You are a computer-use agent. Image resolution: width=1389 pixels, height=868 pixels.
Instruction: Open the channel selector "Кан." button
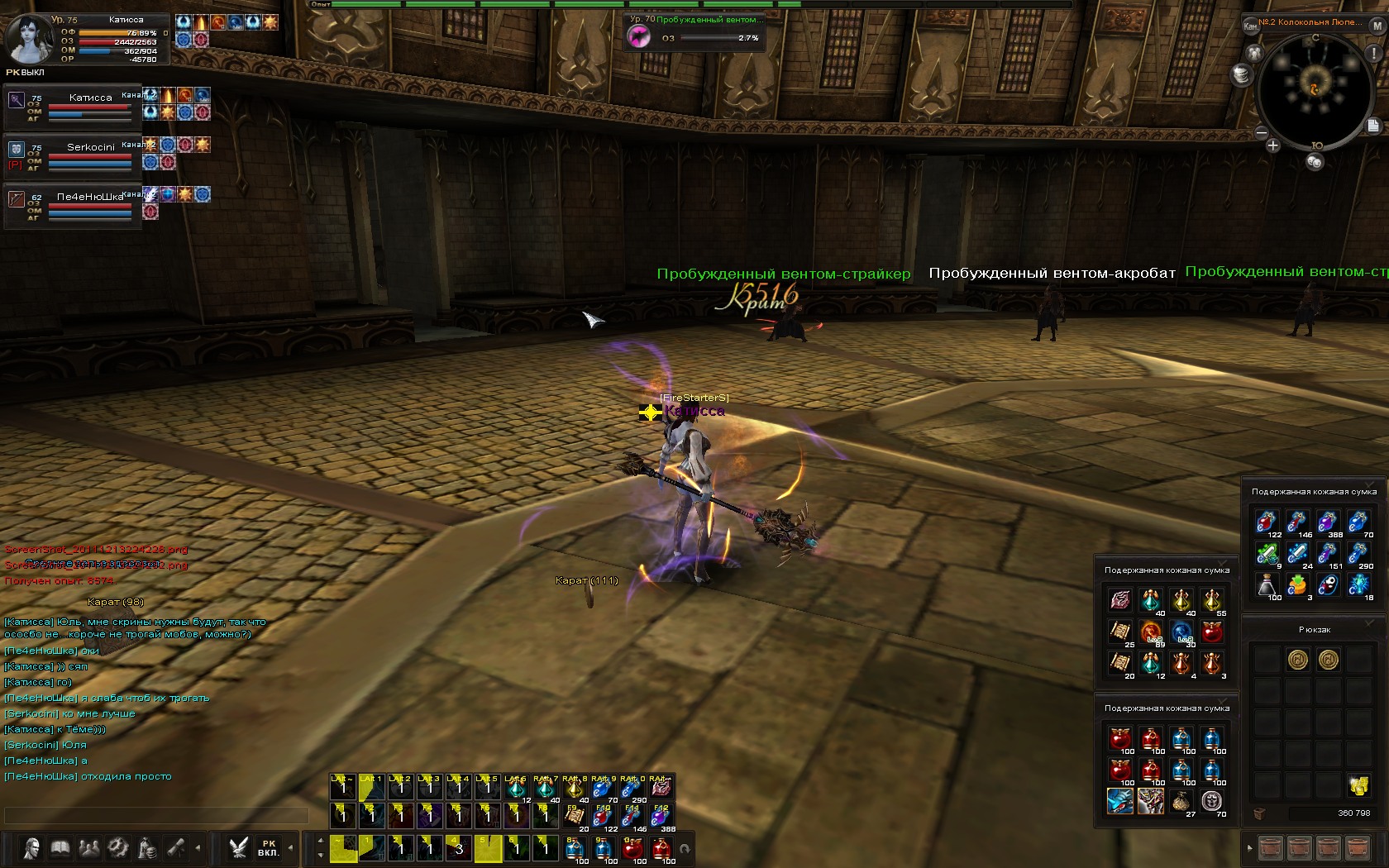pyautogui.click(x=1250, y=26)
